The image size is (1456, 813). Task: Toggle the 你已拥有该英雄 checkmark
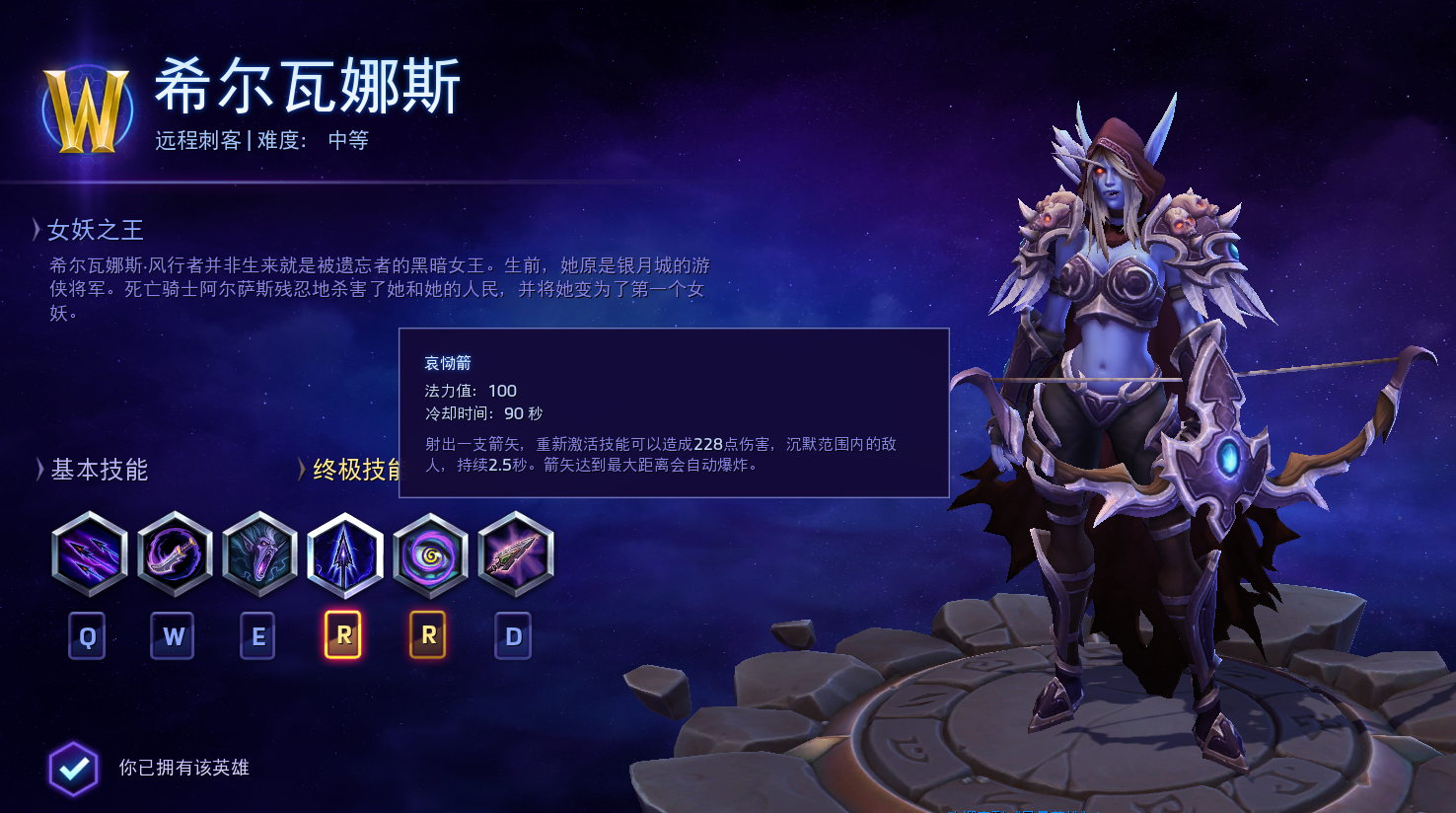(74, 768)
